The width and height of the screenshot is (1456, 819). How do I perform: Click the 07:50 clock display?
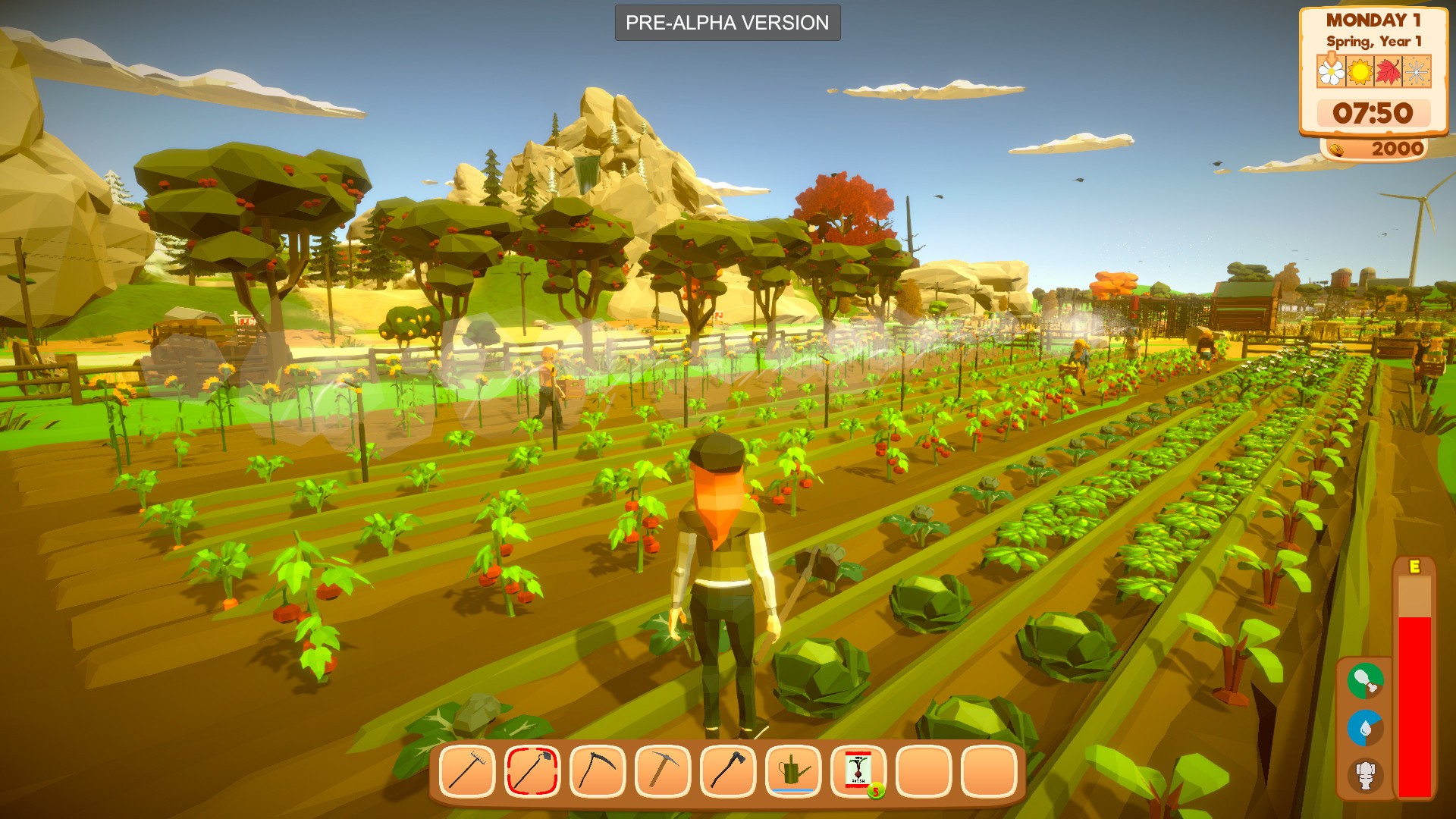tap(1373, 114)
